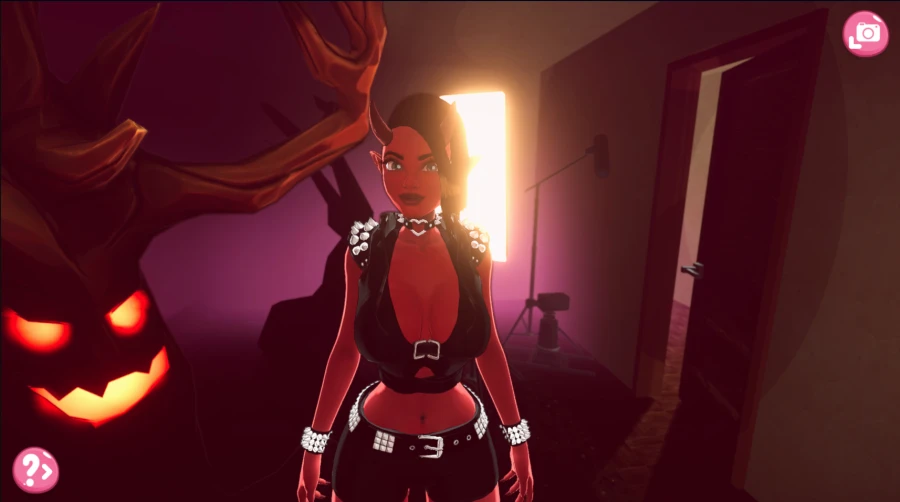Open the pink question mark help button
This screenshot has height=502, width=900.
click(x=35, y=469)
